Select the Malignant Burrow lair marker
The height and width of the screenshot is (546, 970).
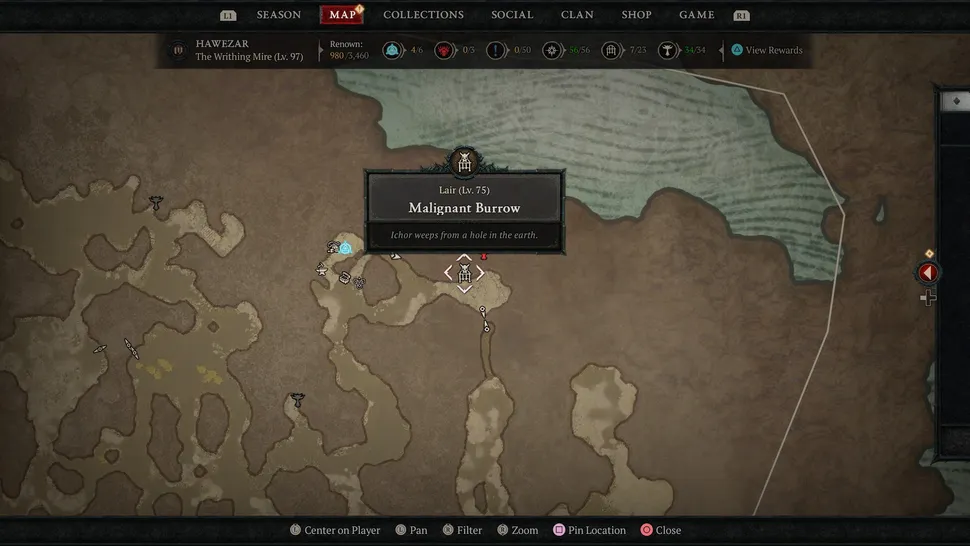point(464,273)
